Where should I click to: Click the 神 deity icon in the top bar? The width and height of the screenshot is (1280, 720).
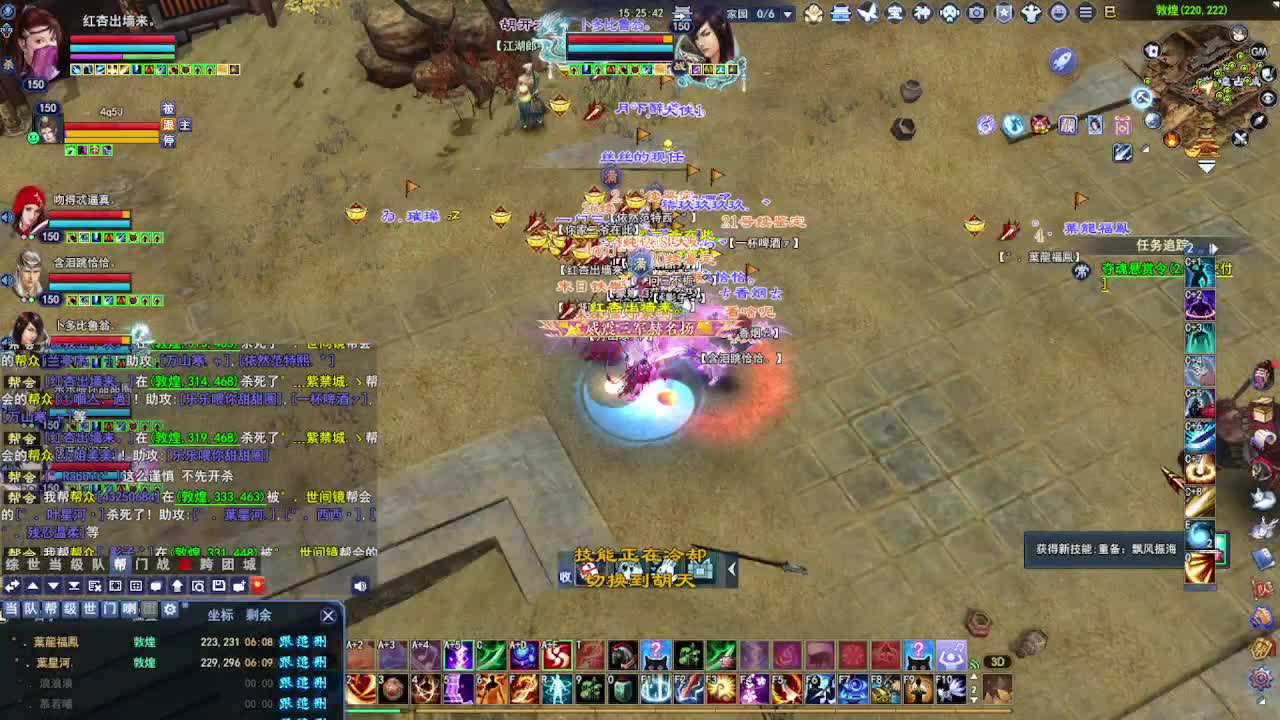(x=922, y=14)
